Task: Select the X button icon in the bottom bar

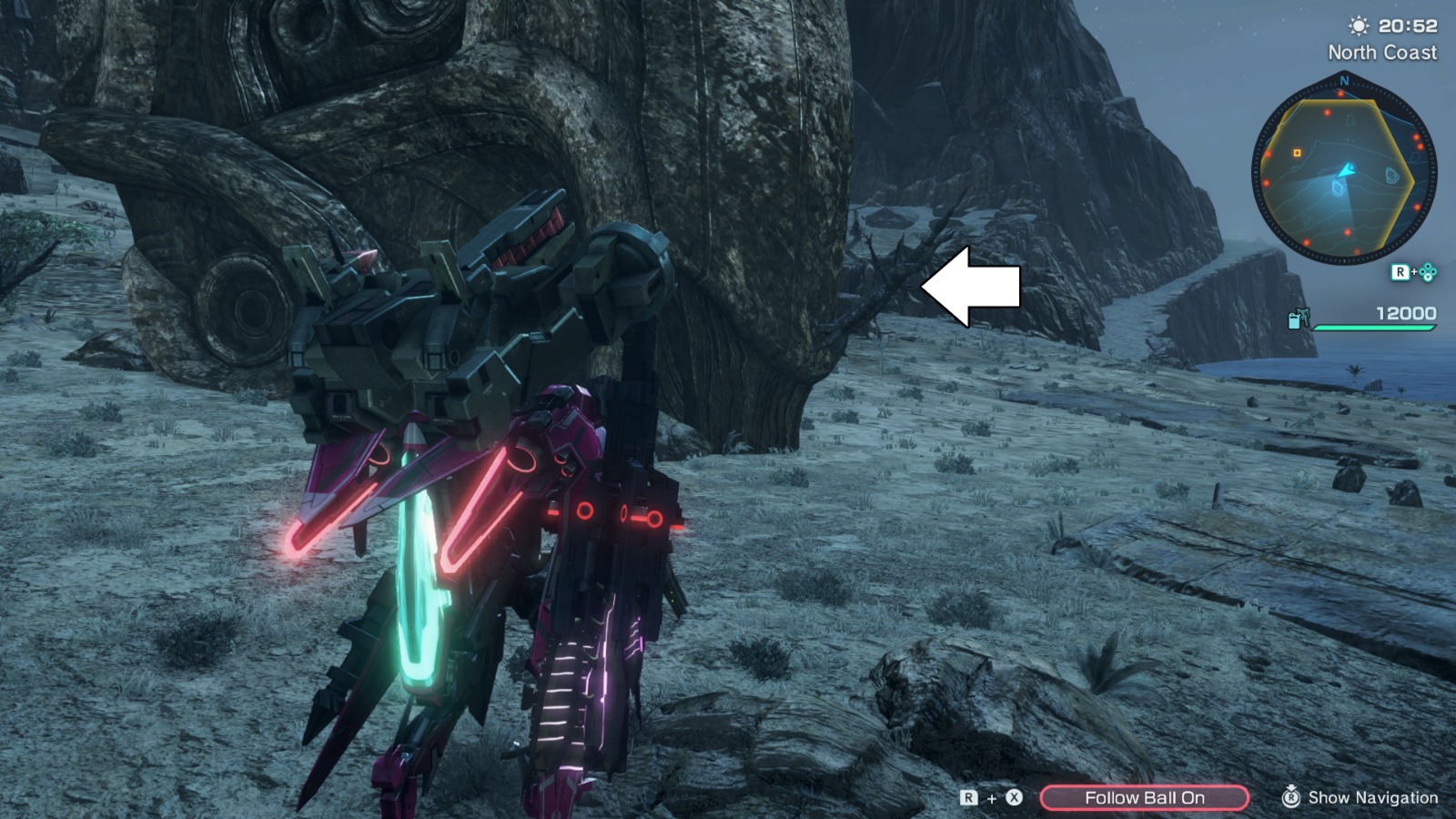Action: pyautogui.click(x=1014, y=797)
